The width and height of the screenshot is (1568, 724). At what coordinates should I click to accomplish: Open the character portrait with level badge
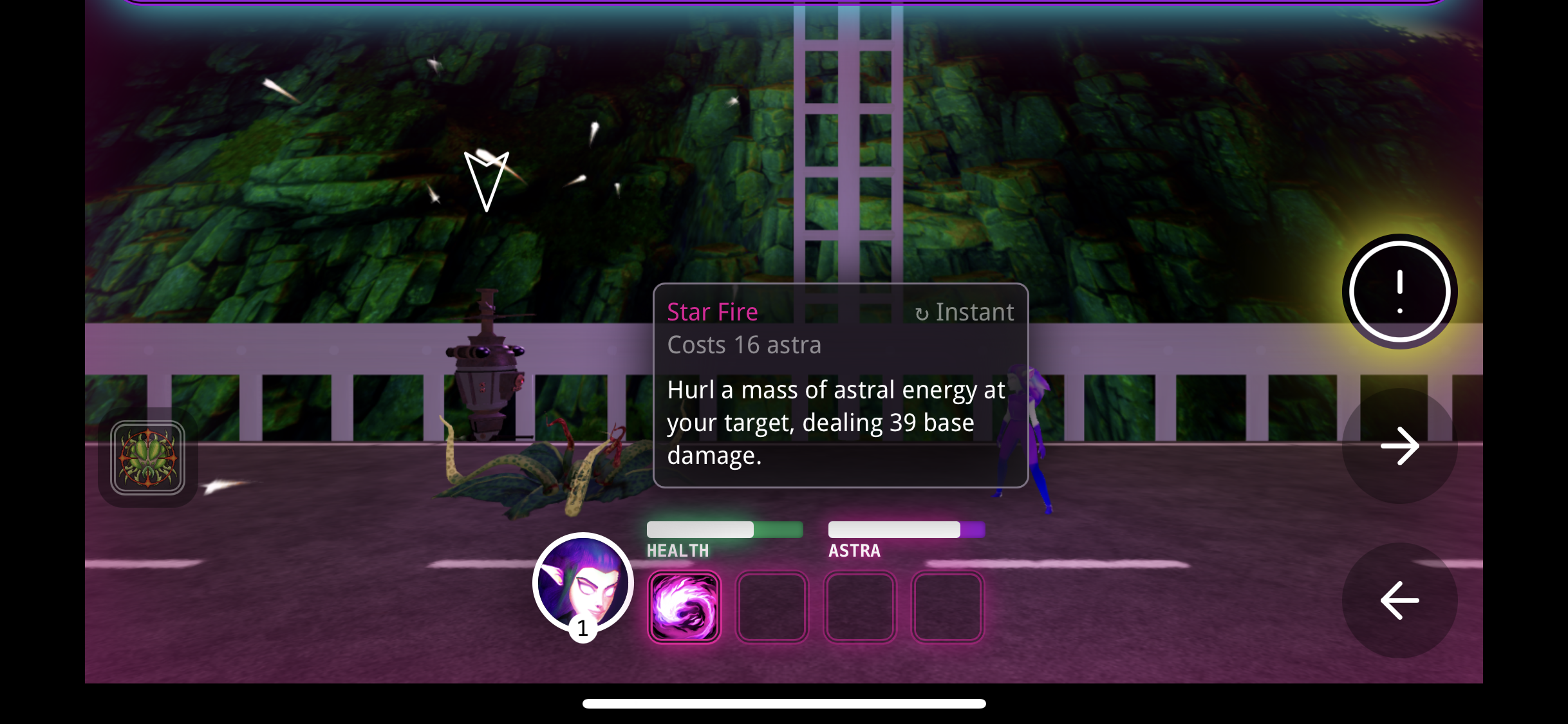pos(583,584)
